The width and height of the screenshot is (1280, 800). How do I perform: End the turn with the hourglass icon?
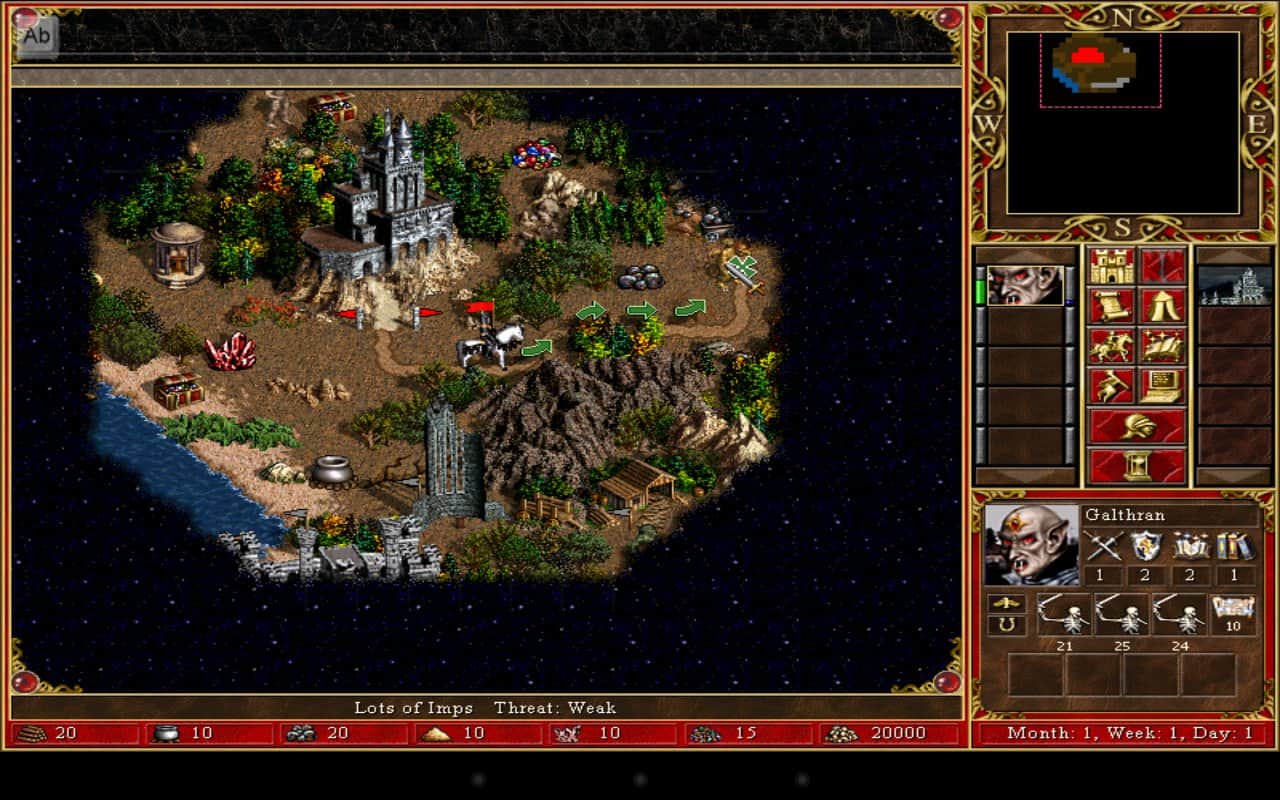[x=1140, y=465]
